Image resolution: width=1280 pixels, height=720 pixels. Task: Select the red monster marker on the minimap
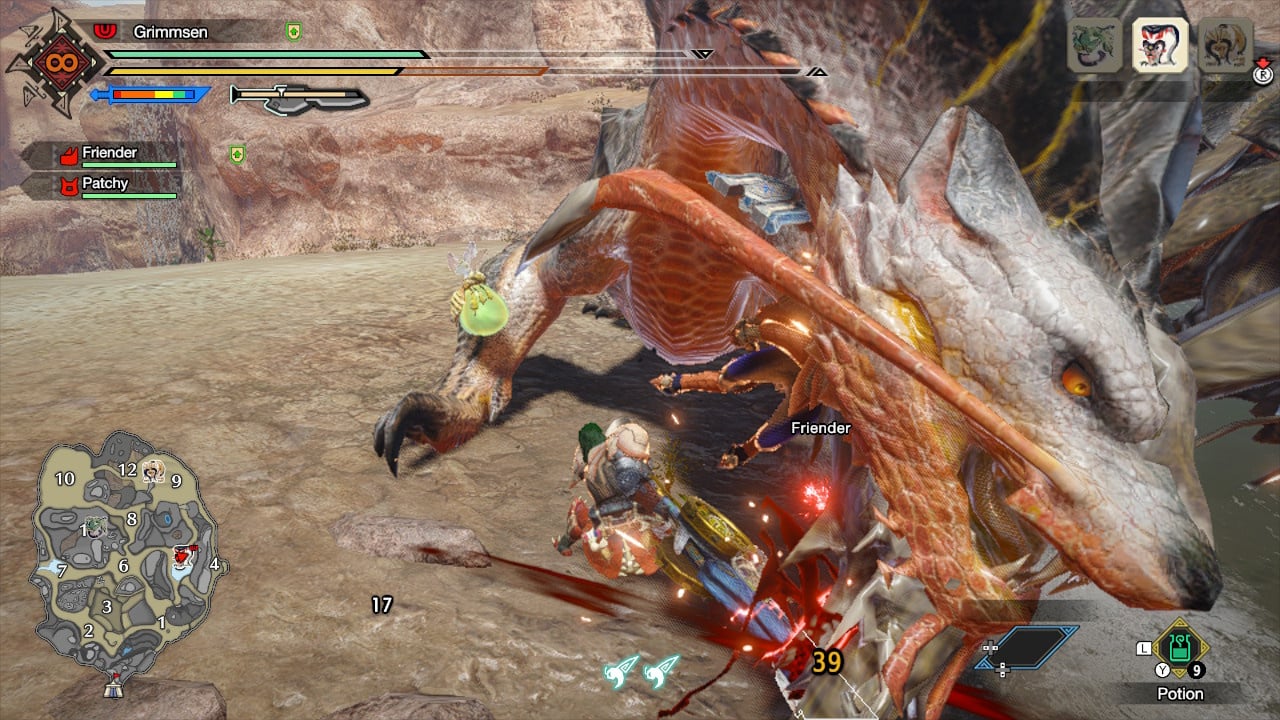tap(182, 556)
